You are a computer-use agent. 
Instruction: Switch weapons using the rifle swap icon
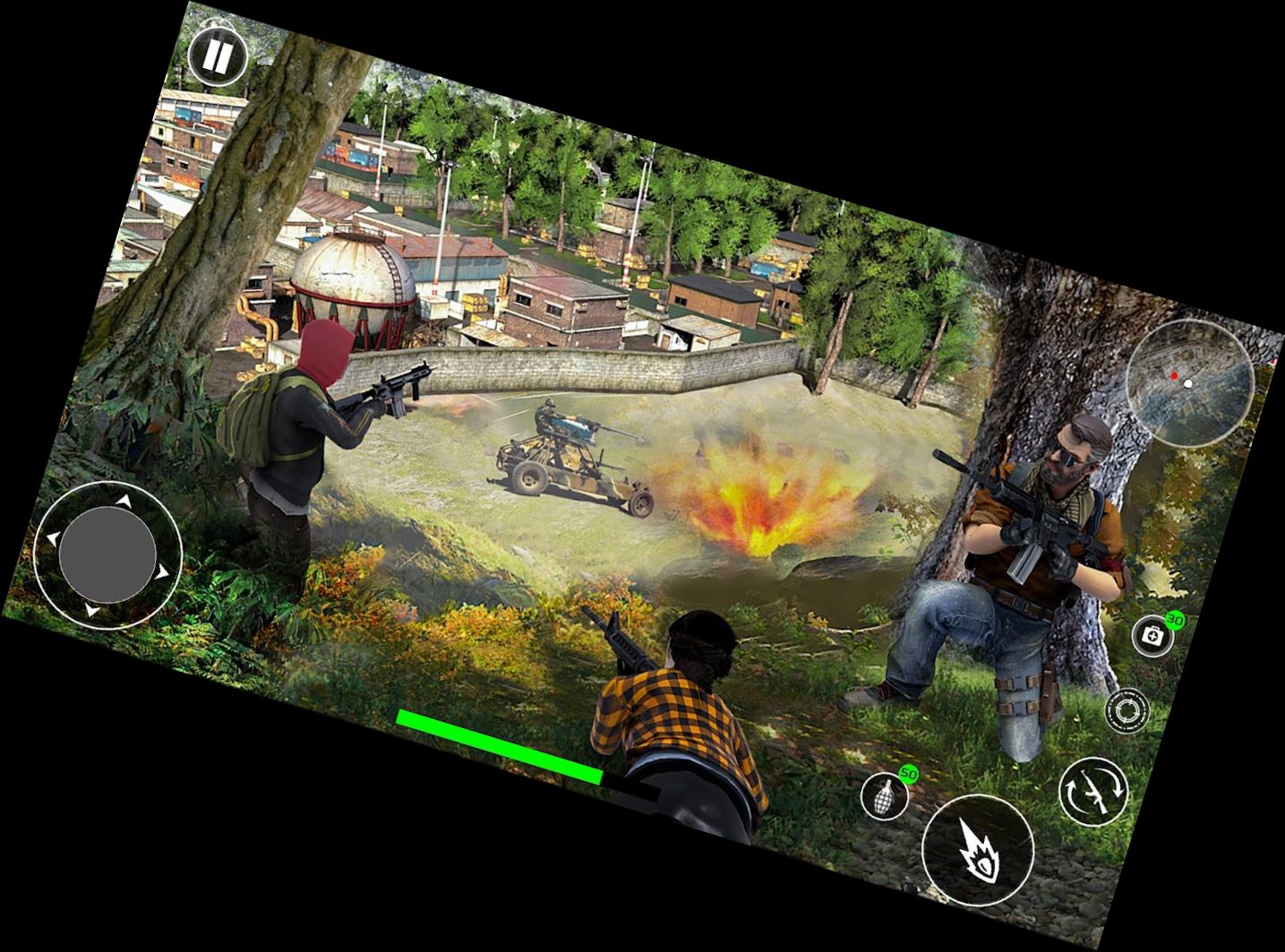(1093, 790)
